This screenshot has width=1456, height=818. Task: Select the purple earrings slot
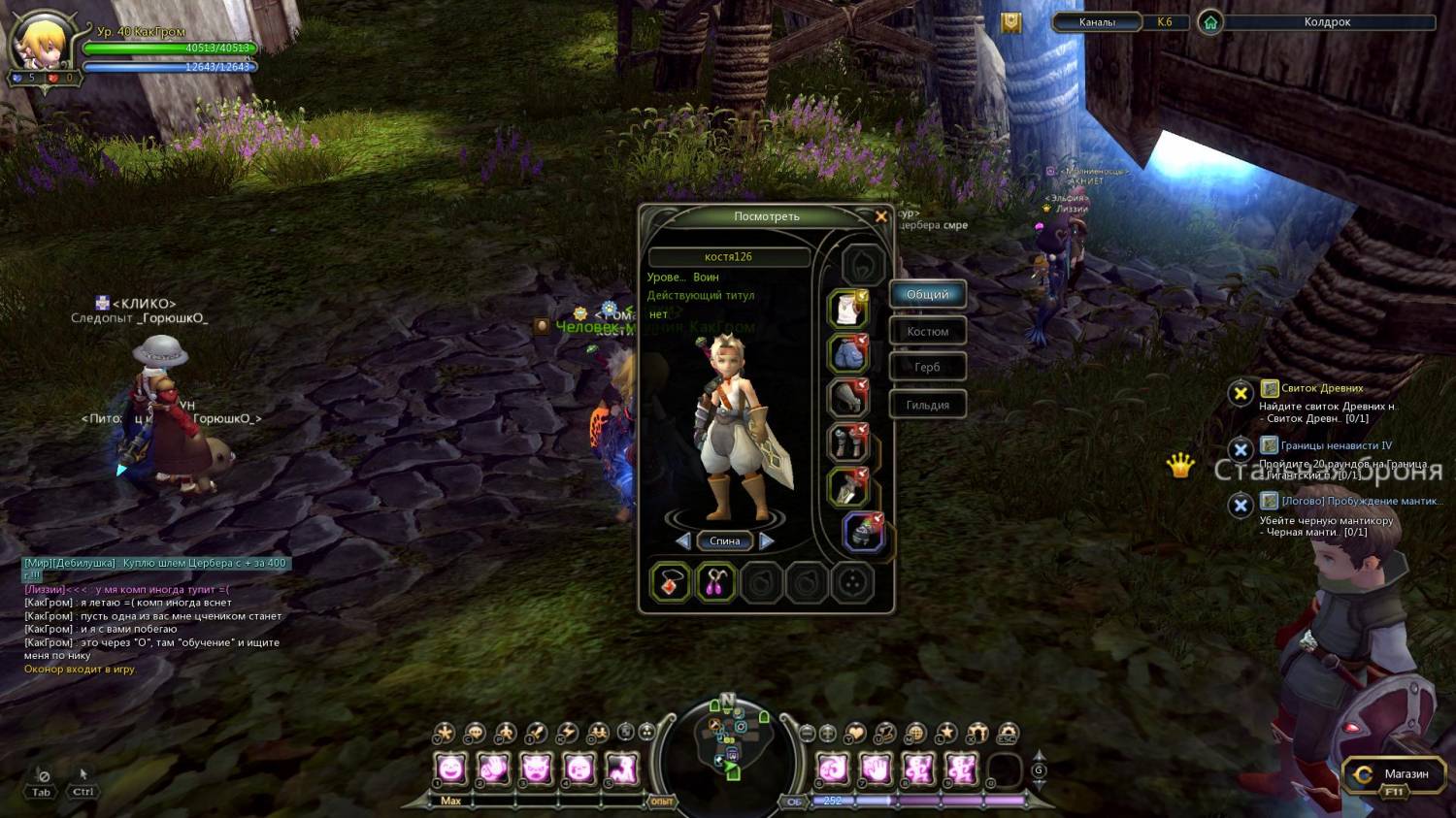pos(715,582)
